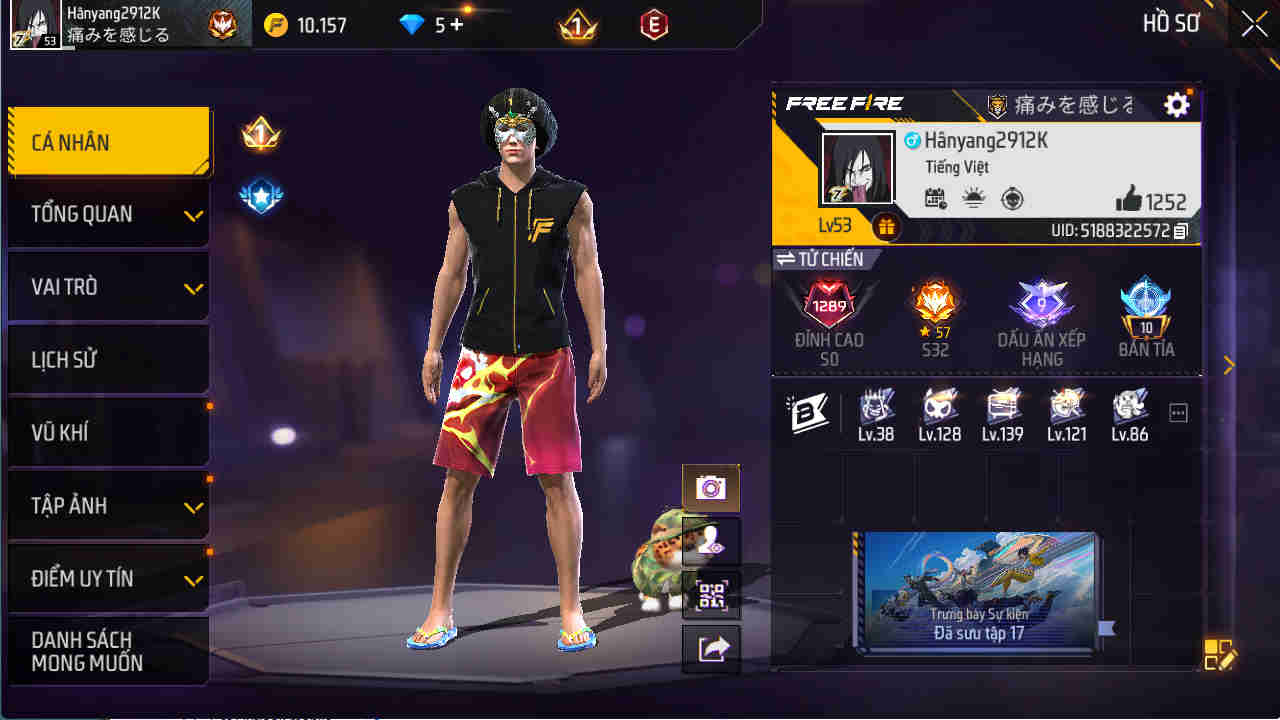Open the VŨ KHÍ menu item
This screenshot has height=720, width=1280.
point(107,431)
